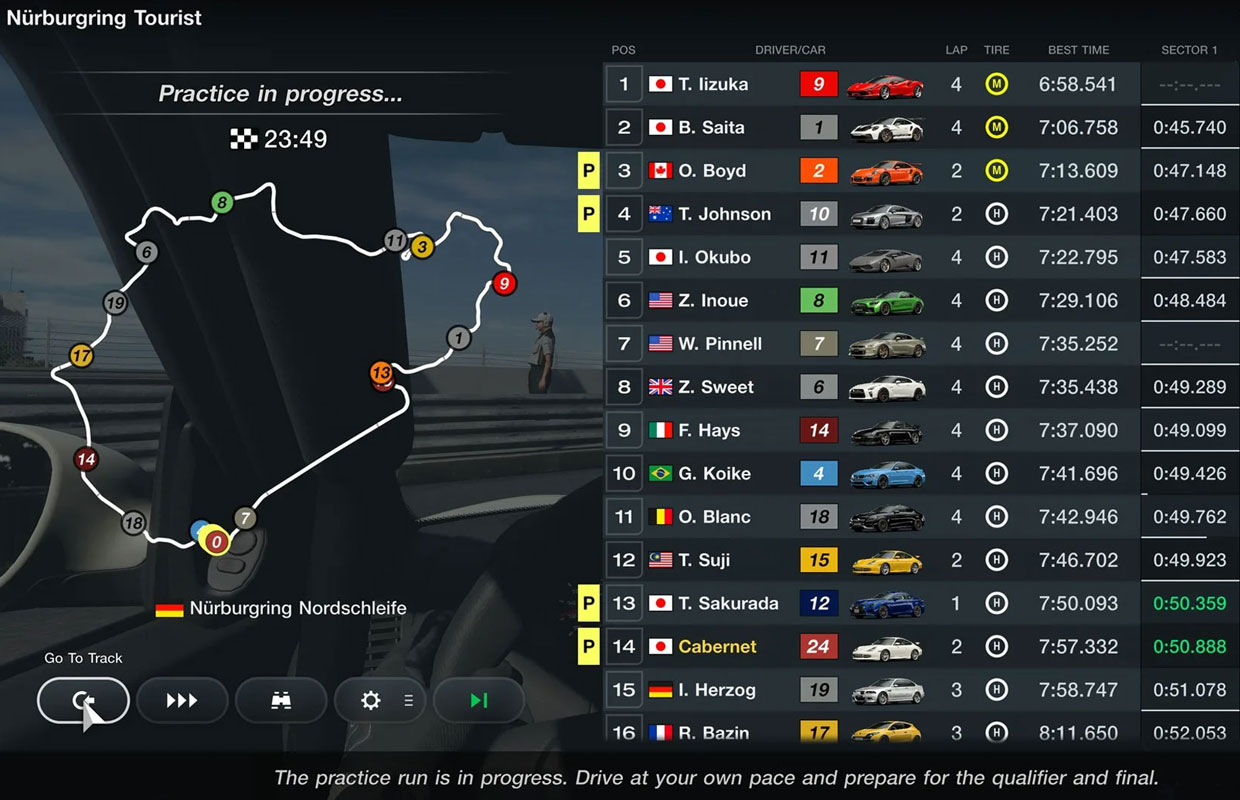Click the green skip-to-next button
This screenshot has height=800, width=1240.
(x=479, y=700)
